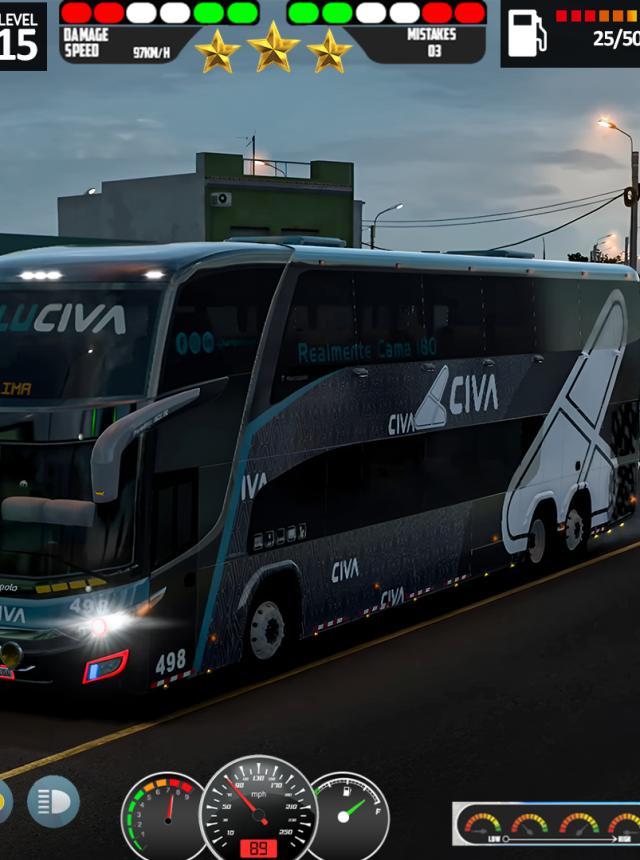Click the partly hidden yellow round button

click(x=4, y=801)
